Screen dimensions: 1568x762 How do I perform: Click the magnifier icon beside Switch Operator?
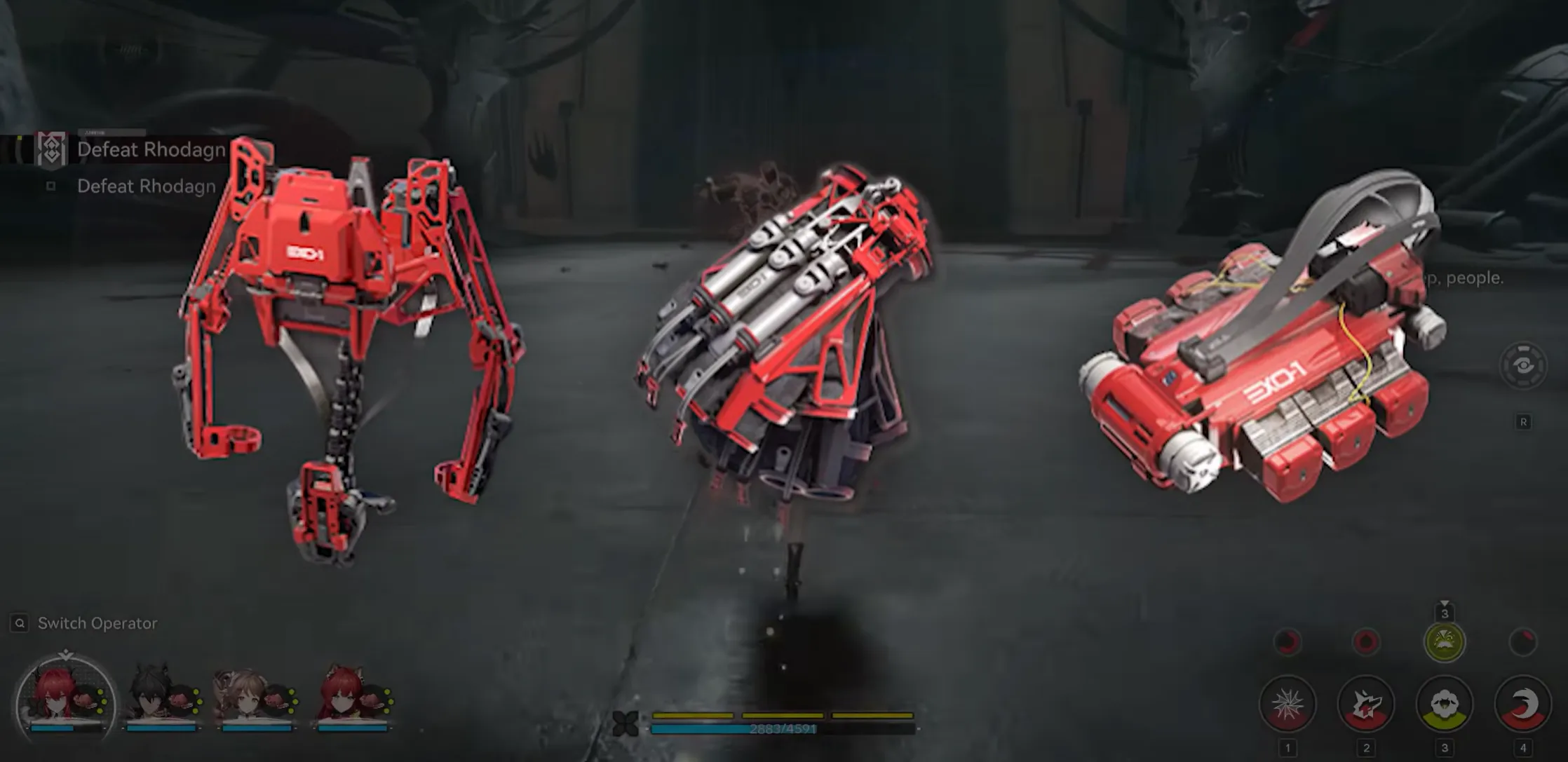(20, 622)
